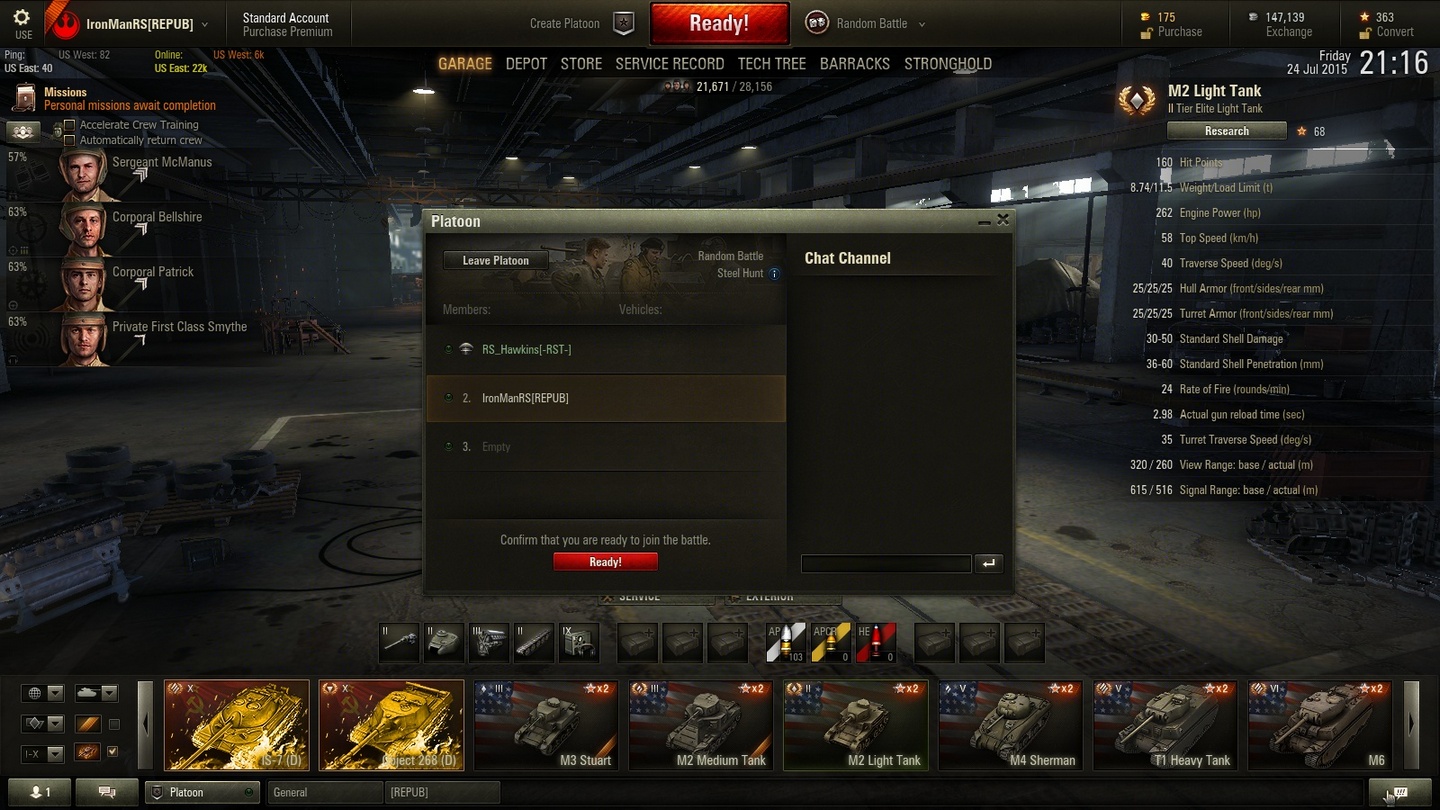The image size is (1440, 810).
Task: Open the Research button for M2 Light Tank
Action: tap(1226, 131)
